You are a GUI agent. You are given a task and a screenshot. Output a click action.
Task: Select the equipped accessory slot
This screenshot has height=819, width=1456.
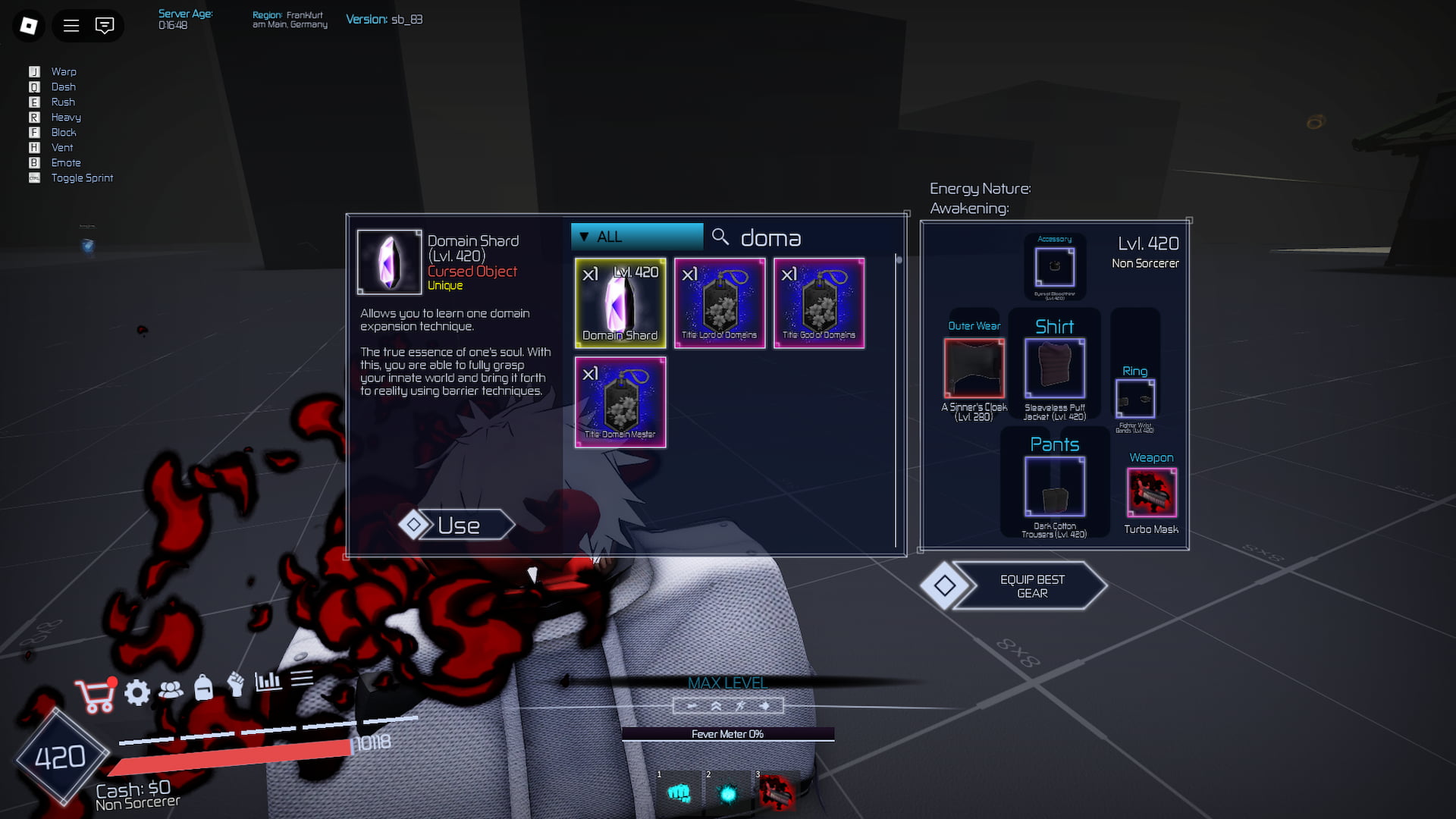coord(1055,267)
